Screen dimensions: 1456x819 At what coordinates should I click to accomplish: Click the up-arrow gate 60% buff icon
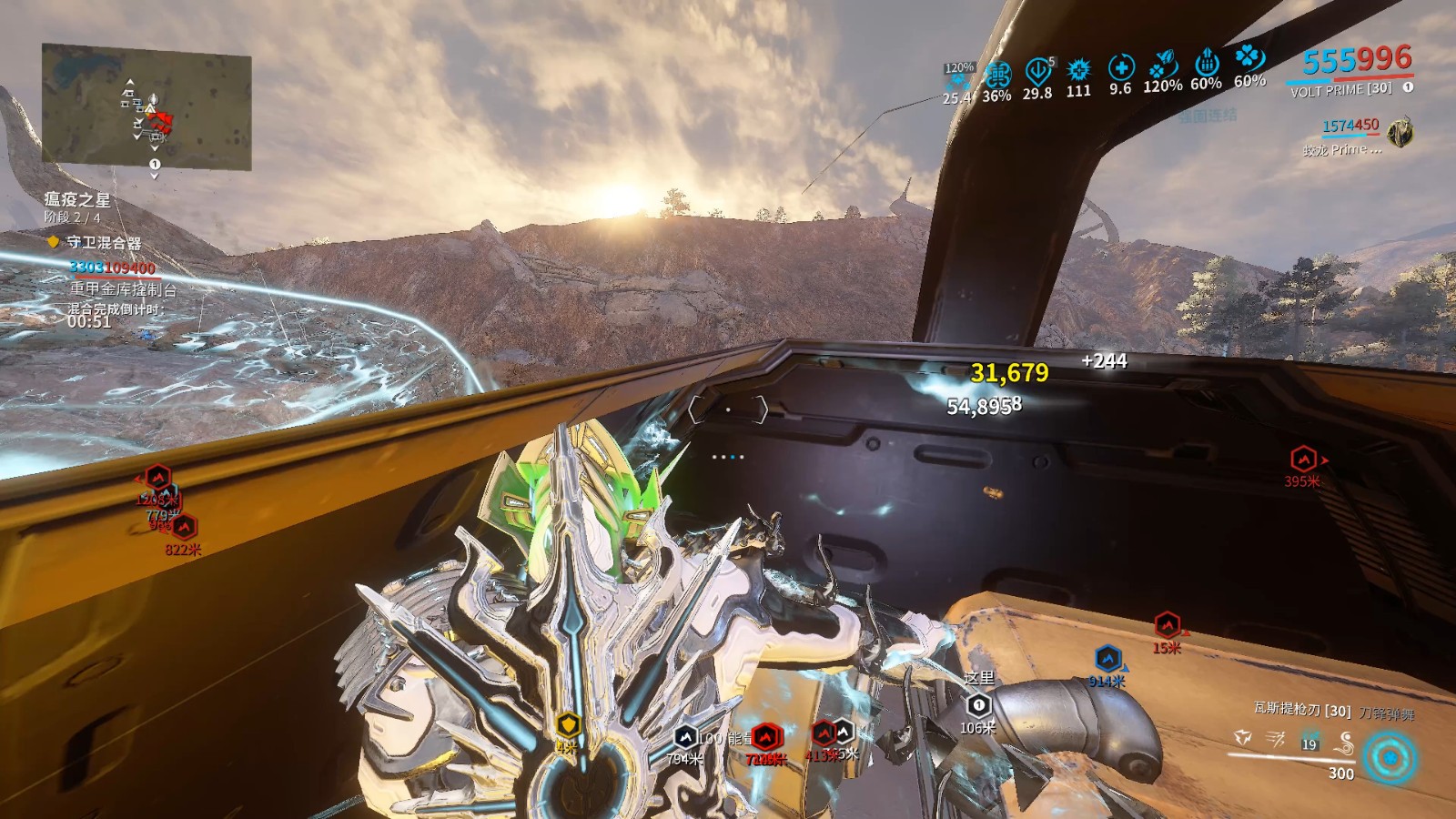tap(1206, 62)
